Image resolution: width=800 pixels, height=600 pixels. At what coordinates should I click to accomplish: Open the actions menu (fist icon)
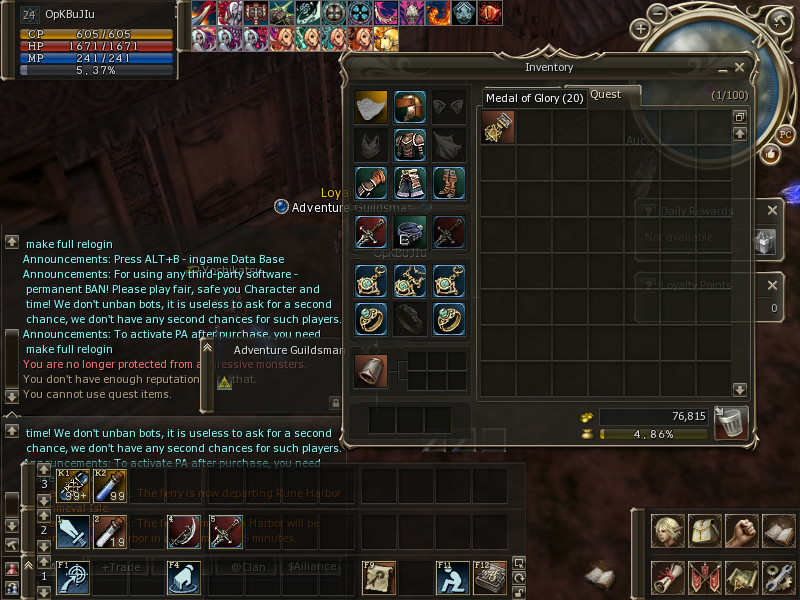point(741,531)
